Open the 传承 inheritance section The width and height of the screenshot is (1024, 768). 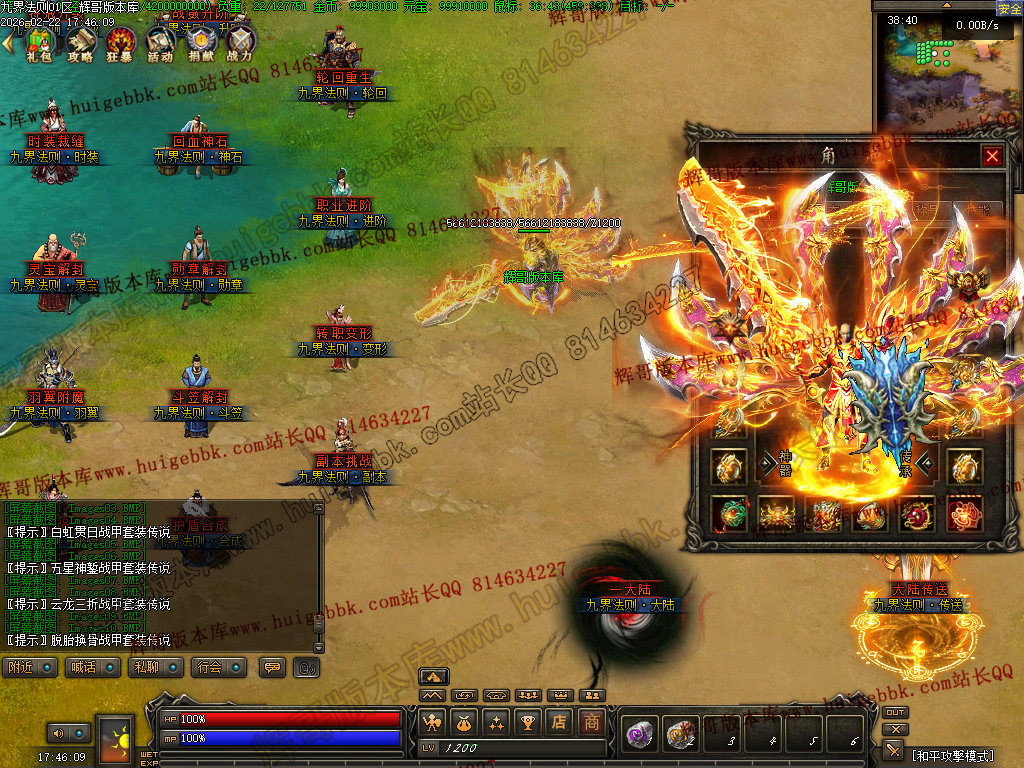coord(905,462)
